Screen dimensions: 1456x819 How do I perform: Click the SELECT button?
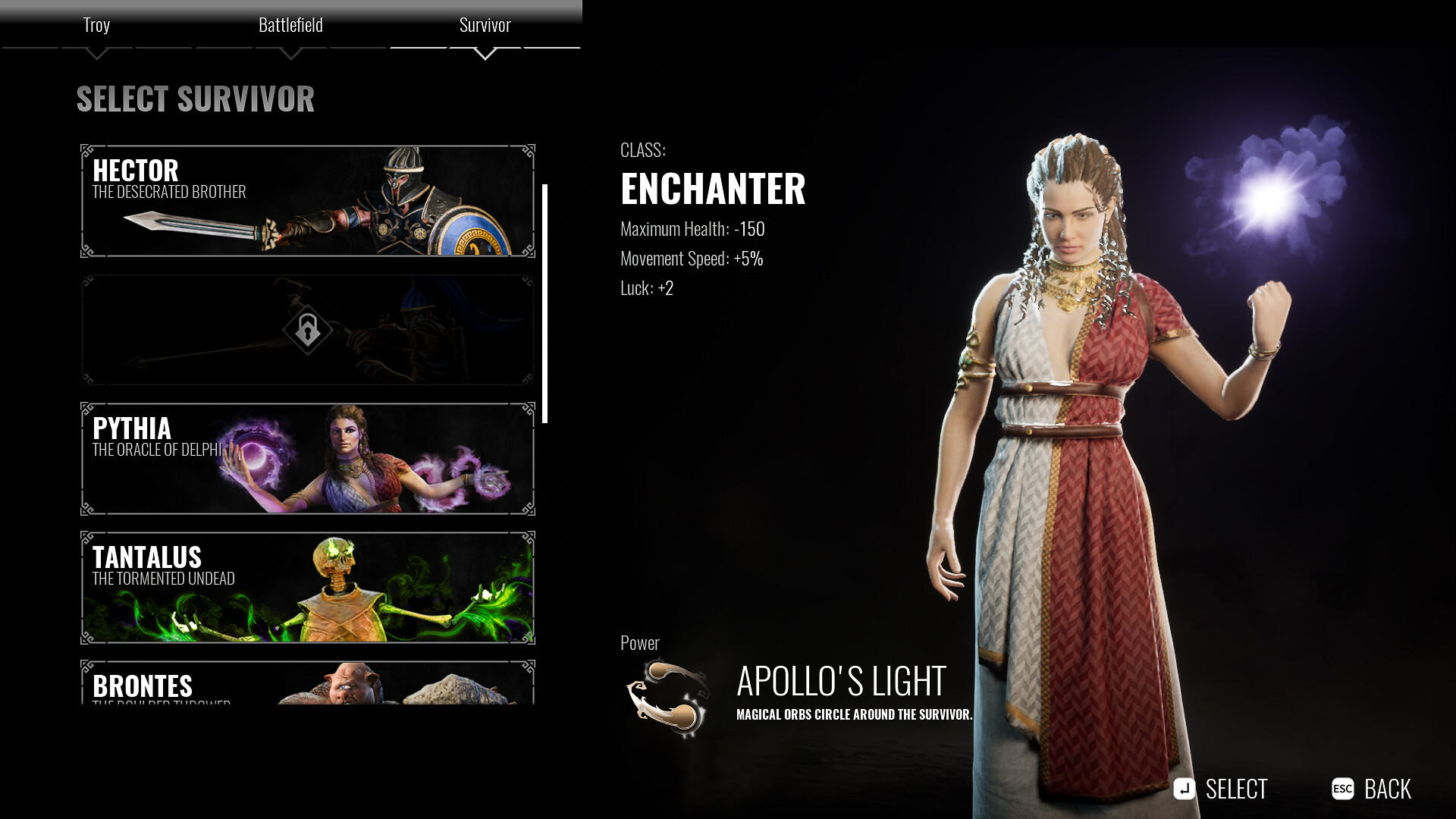pyautogui.click(x=1238, y=789)
